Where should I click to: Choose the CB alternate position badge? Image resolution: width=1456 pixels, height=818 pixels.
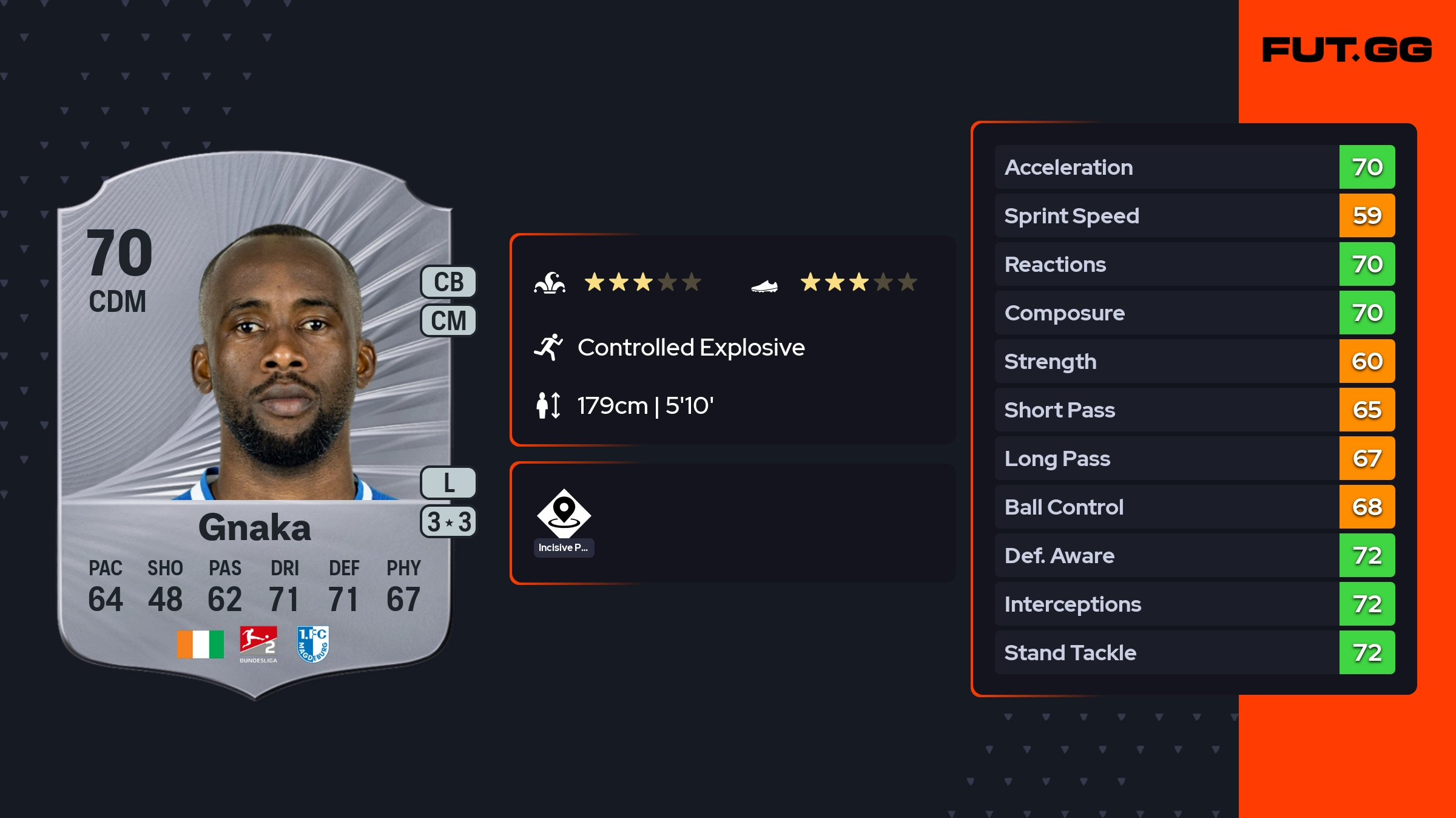(448, 282)
